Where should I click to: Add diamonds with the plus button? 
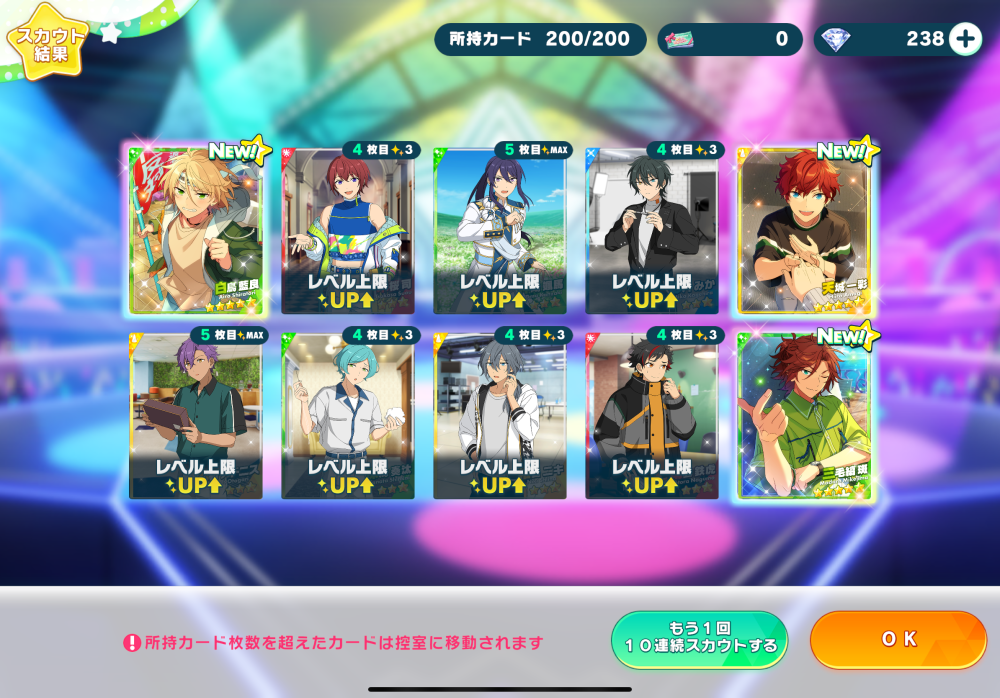pos(965,39)
